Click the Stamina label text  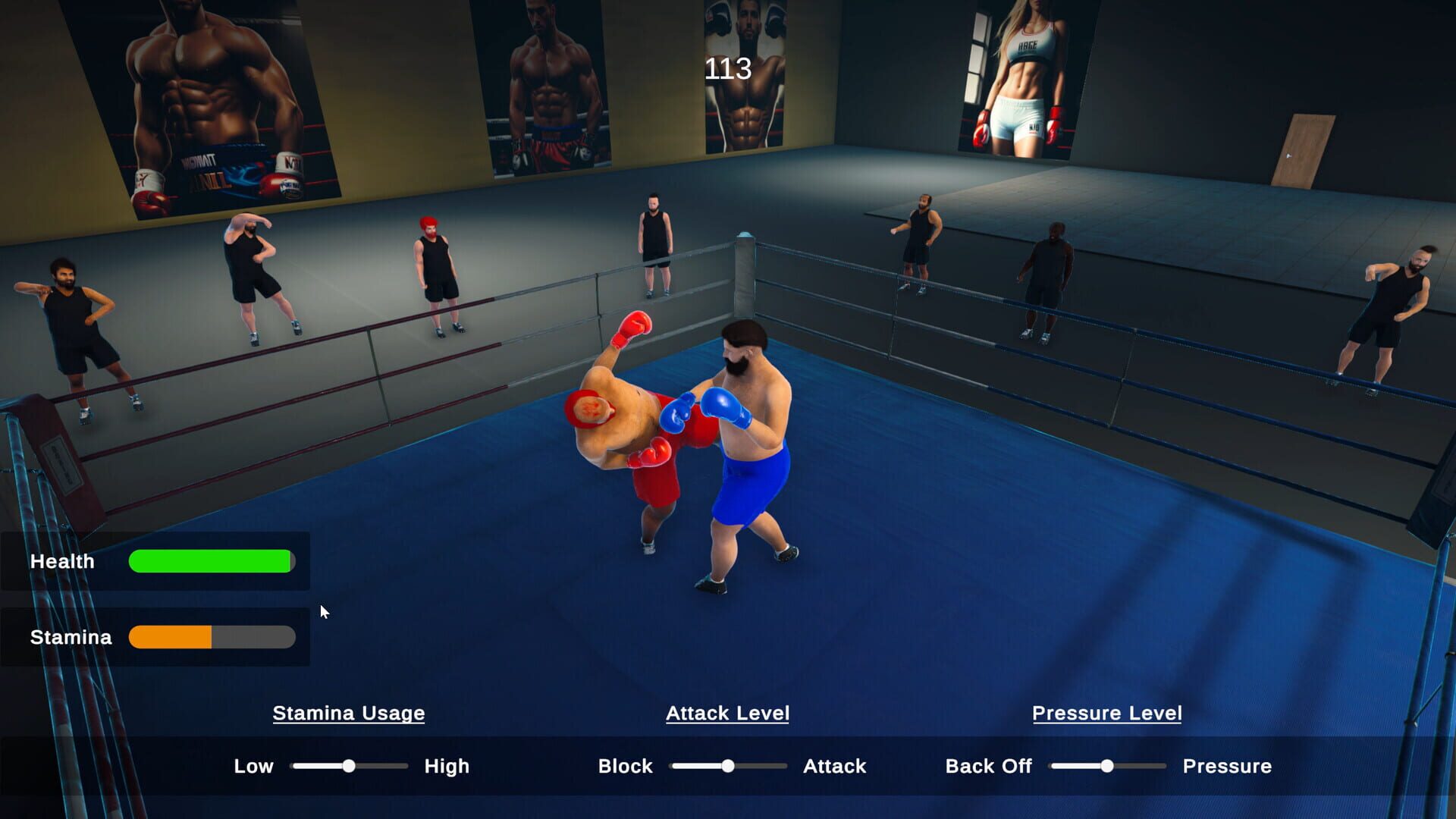coord(71,637)
